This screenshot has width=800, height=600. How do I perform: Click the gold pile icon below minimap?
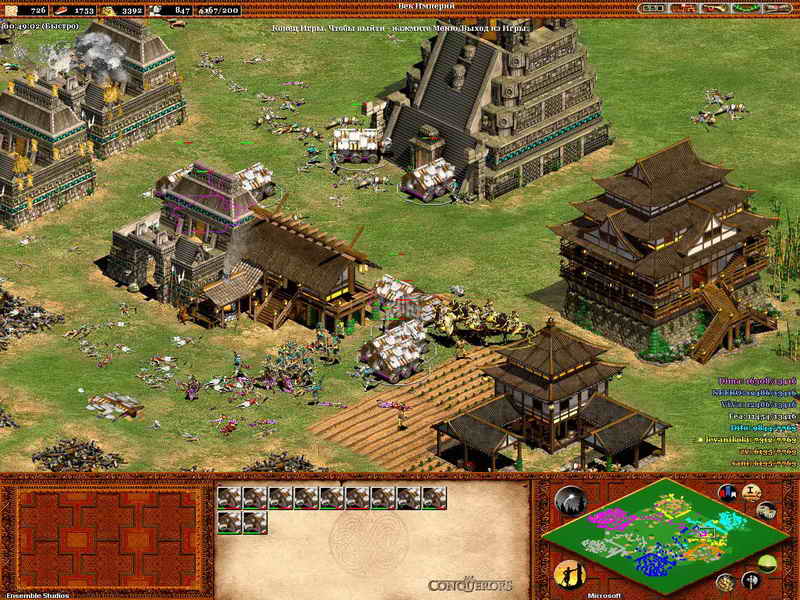[x=725, y=583]
